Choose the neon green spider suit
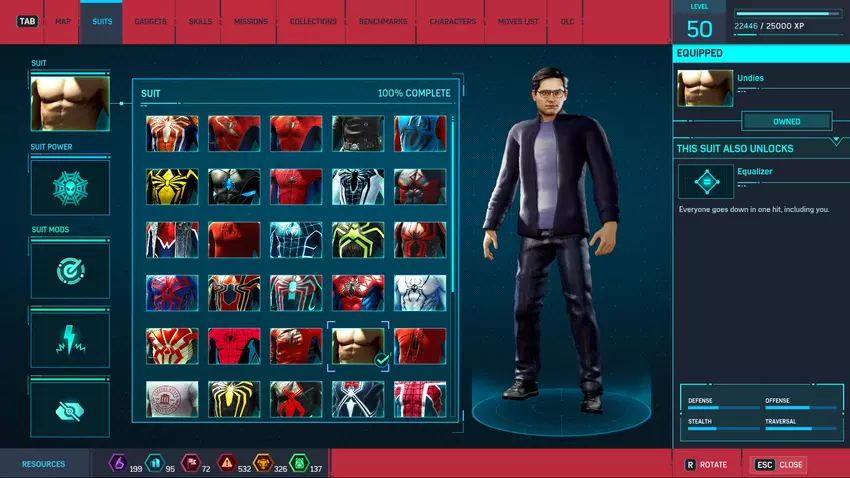The height and width of the screenshot is (478, 850). [x=358, y=239]
